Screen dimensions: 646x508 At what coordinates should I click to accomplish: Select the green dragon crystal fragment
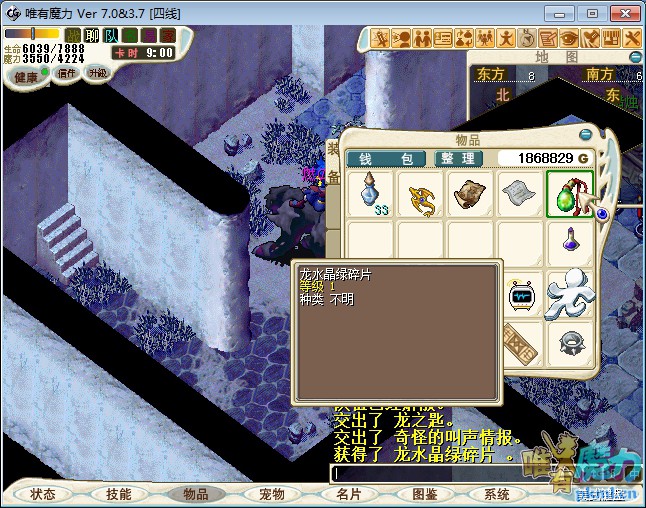pos(570,195)
